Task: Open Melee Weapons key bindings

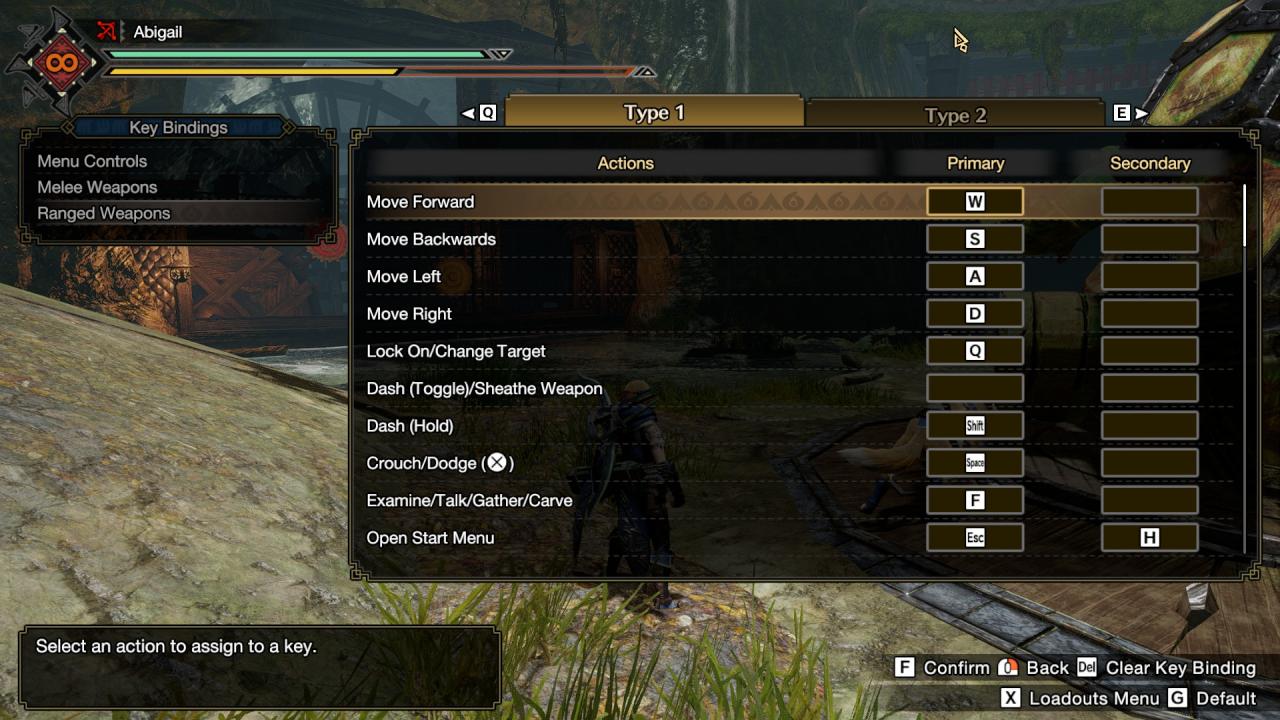Action: 97,187
